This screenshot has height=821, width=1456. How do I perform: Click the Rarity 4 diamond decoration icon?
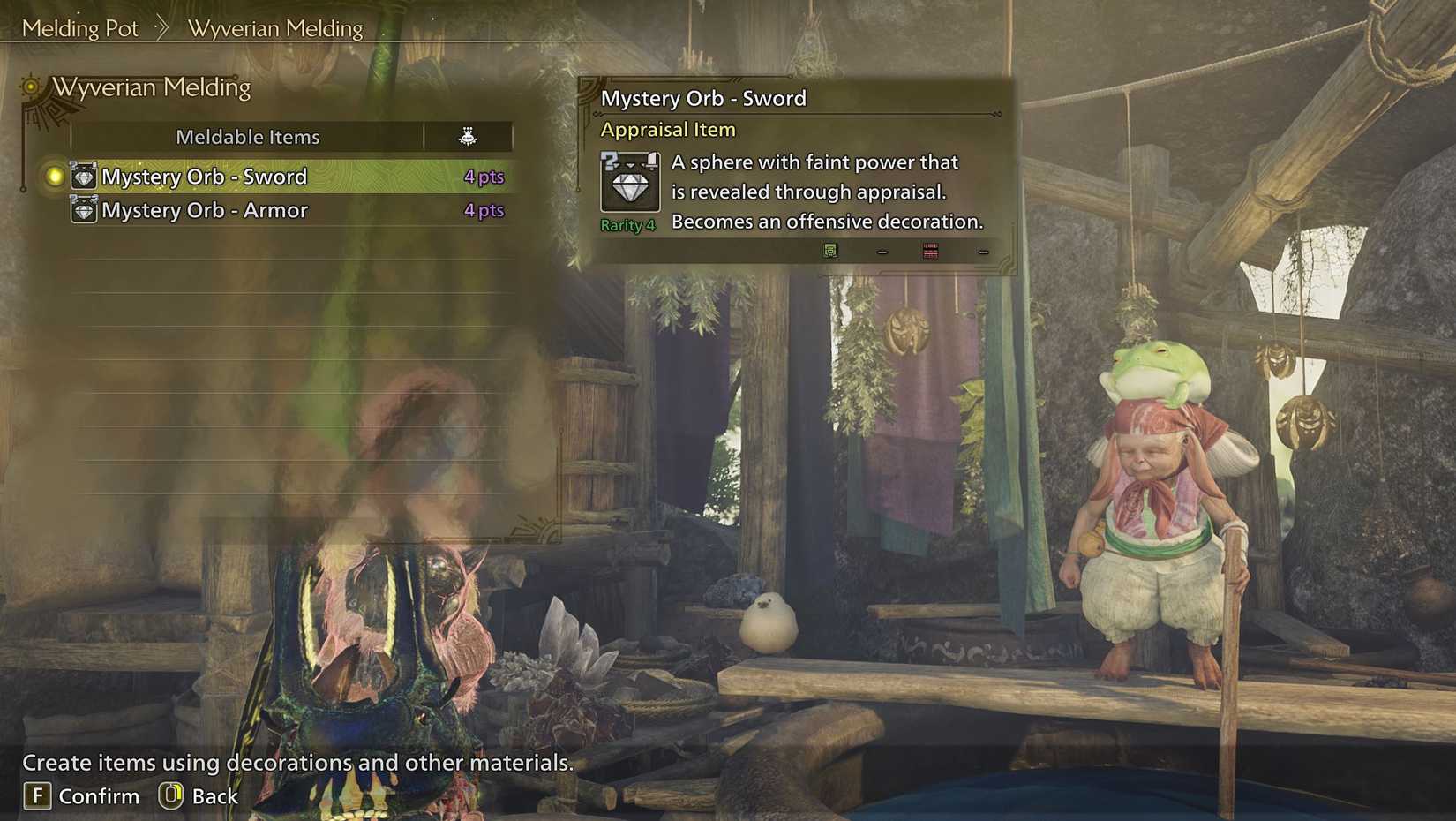630,183
